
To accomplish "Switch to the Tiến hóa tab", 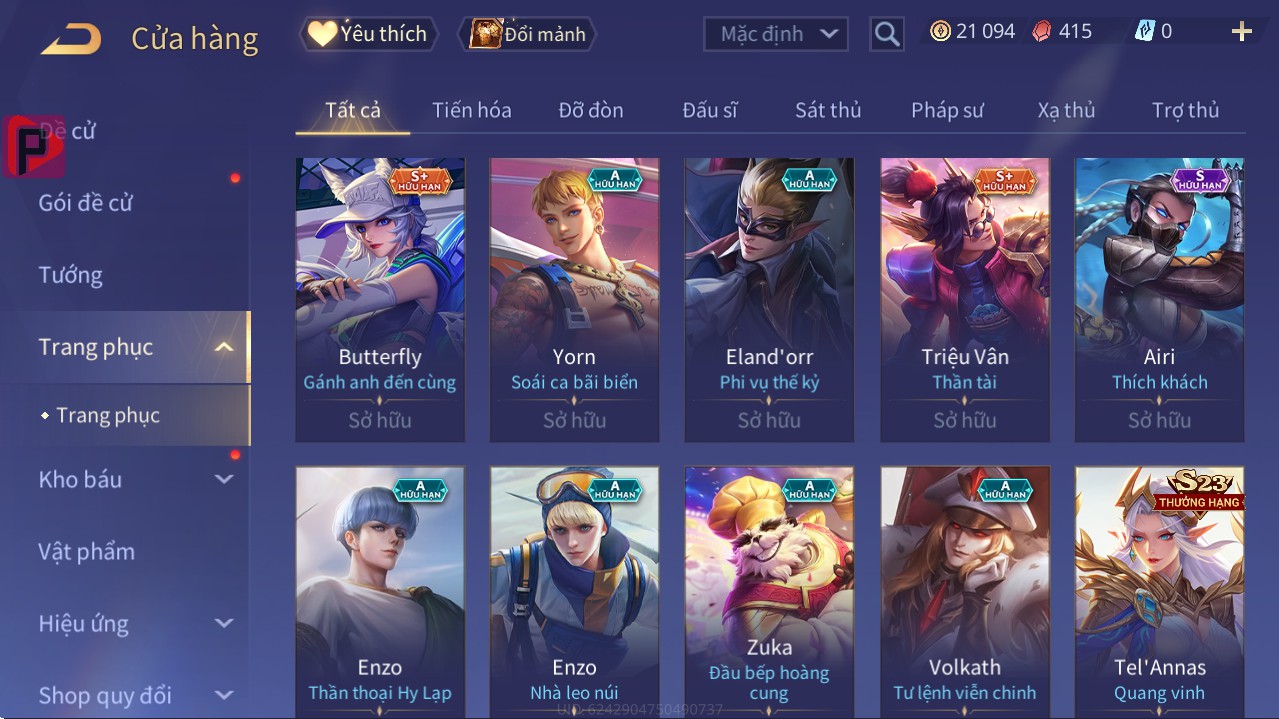I will 471,110.
